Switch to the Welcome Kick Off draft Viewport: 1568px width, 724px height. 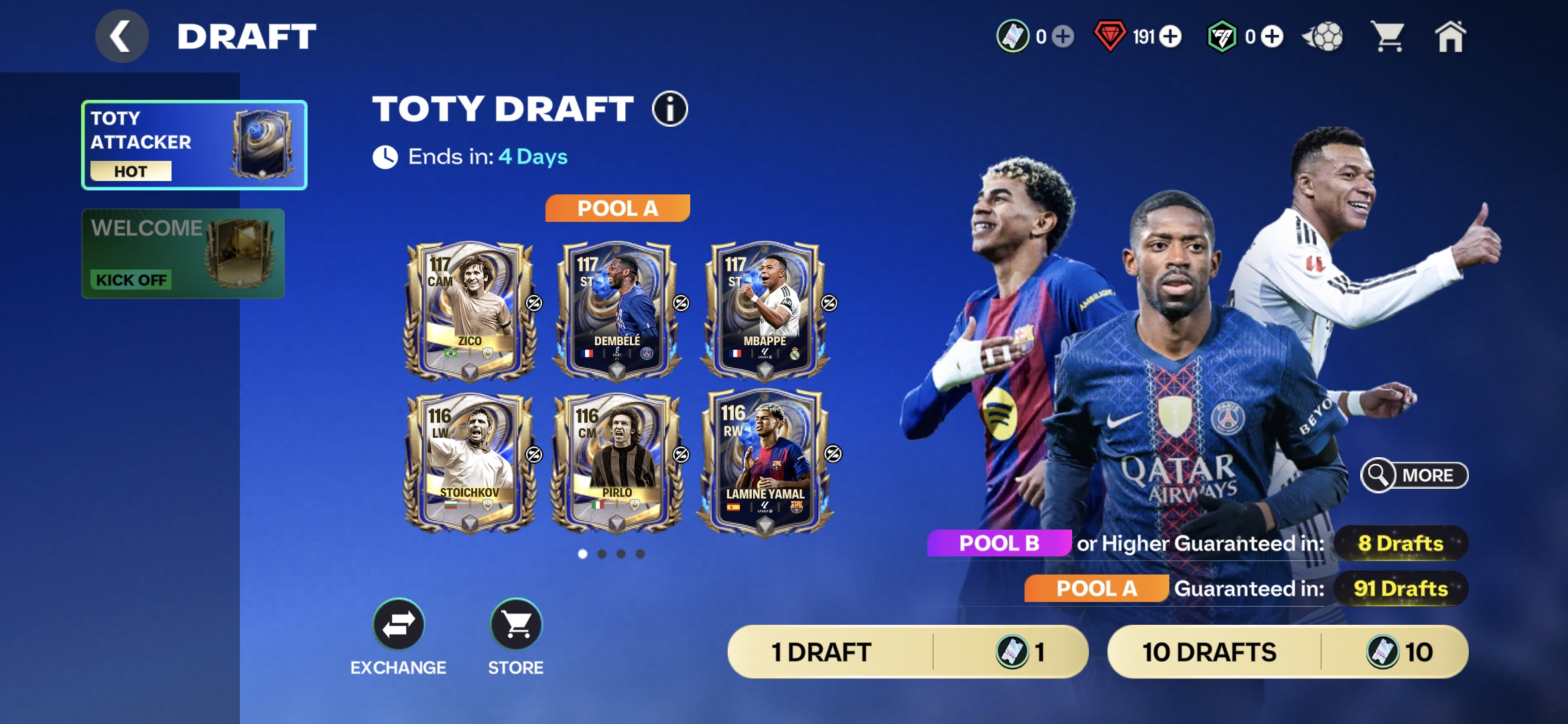183,253
